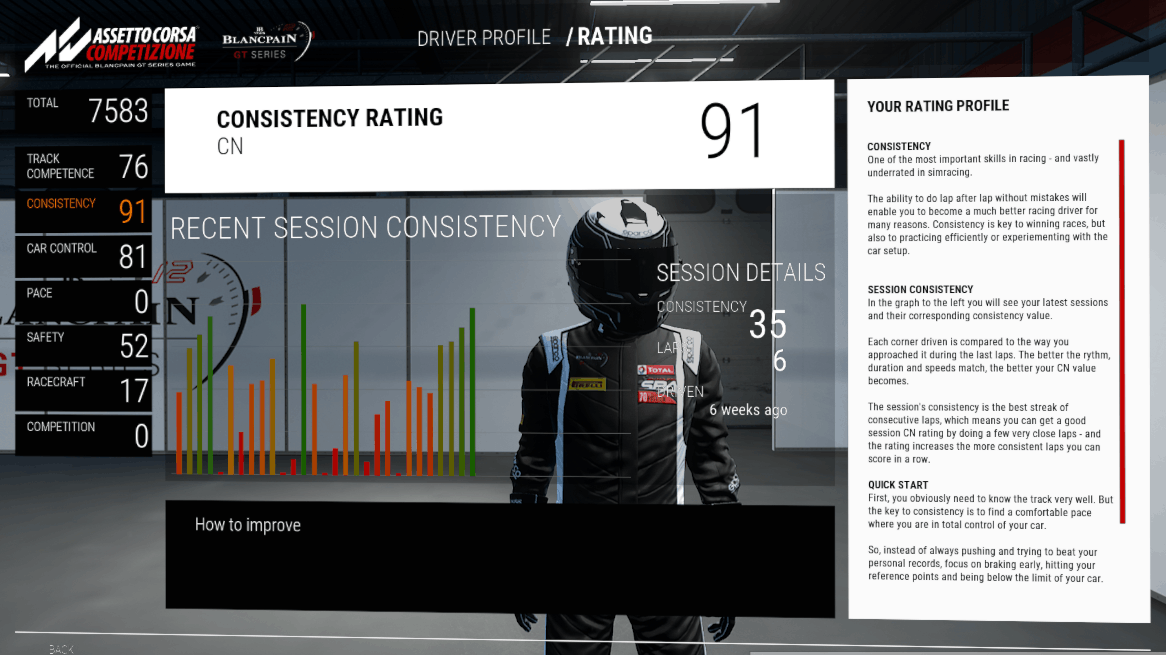Open the Consistency rating category
1166x655 pixels.
click(x=84, y=211)
